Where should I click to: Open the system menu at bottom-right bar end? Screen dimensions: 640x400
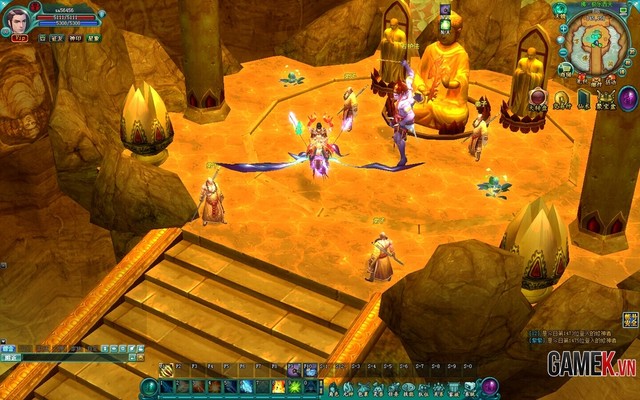pos(469,388)
